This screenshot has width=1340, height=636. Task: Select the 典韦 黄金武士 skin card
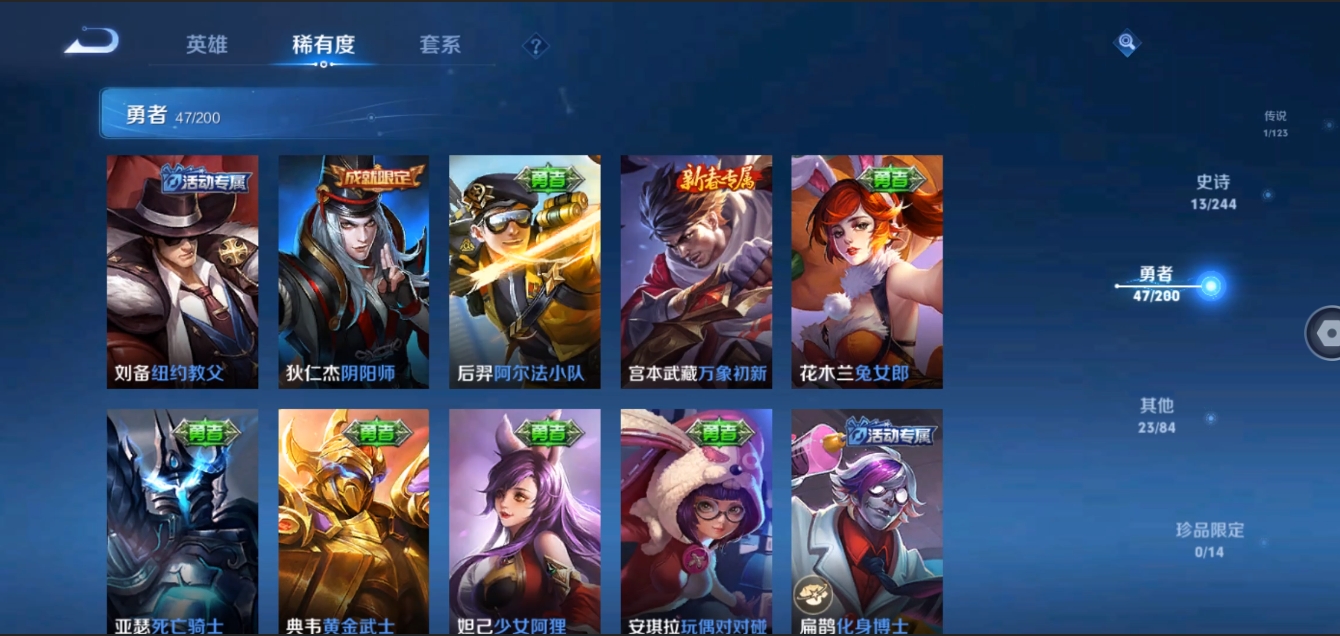(x=353, y=520)
